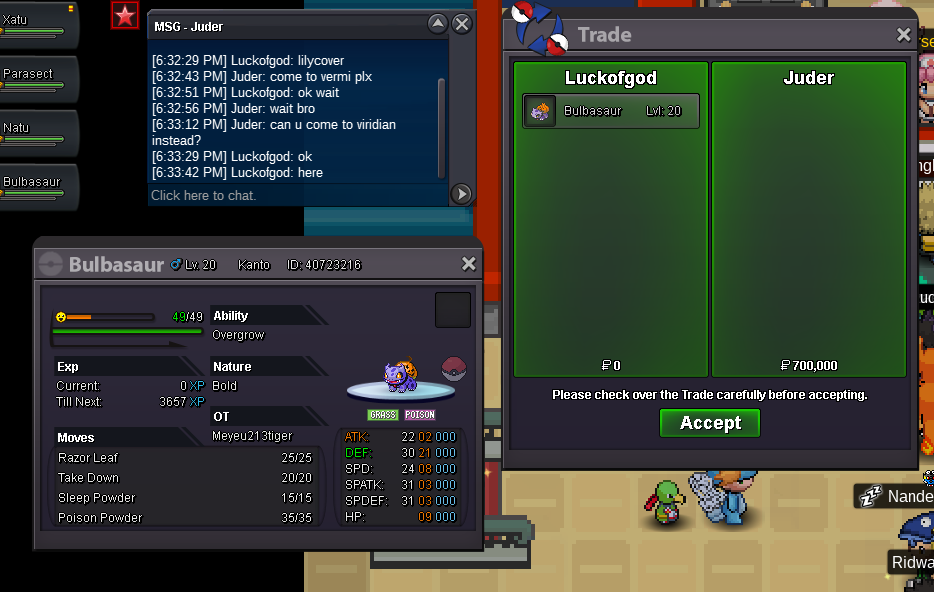Screen dimensions: 934x592
Task: Select Parasect in the party list
Action: click(x=38, y=78)
